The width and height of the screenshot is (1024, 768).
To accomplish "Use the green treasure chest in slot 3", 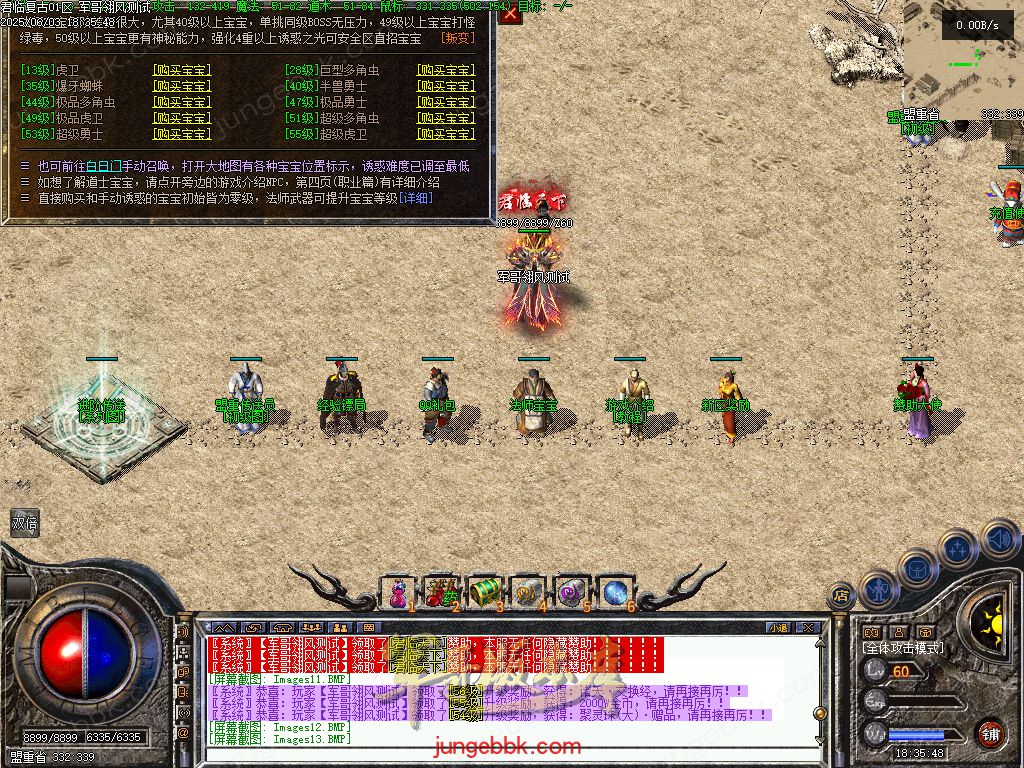I will (x=484, y=592).
